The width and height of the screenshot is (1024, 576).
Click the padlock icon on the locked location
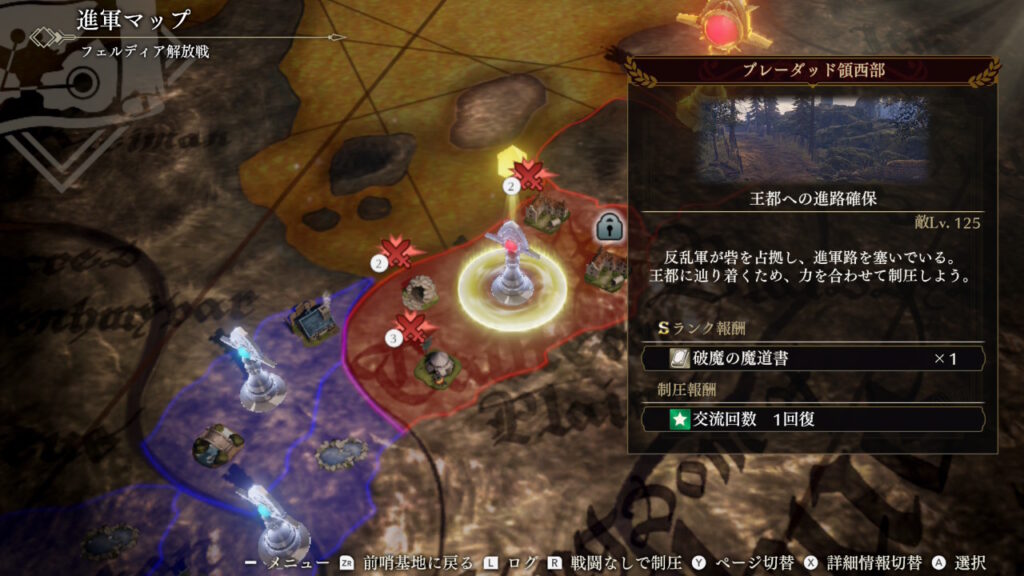608,226
